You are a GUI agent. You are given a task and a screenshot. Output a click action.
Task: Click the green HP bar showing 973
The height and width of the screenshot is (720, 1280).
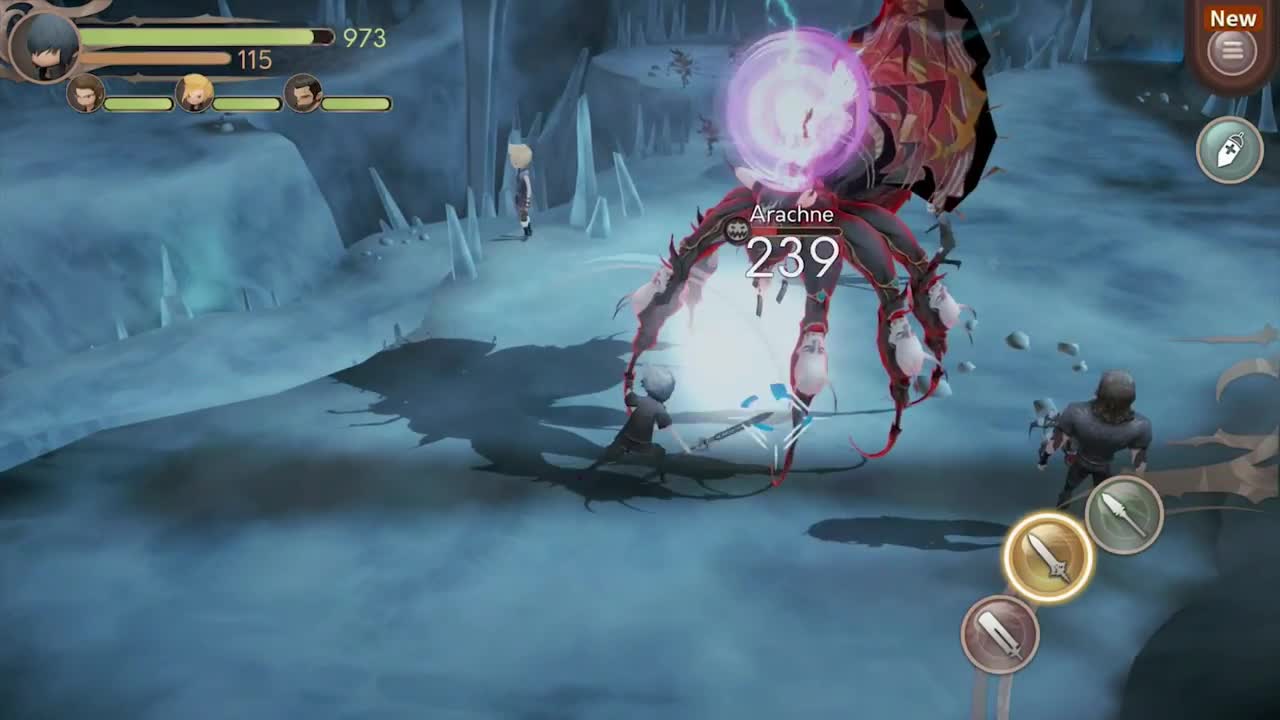click(x=195, y=36)
